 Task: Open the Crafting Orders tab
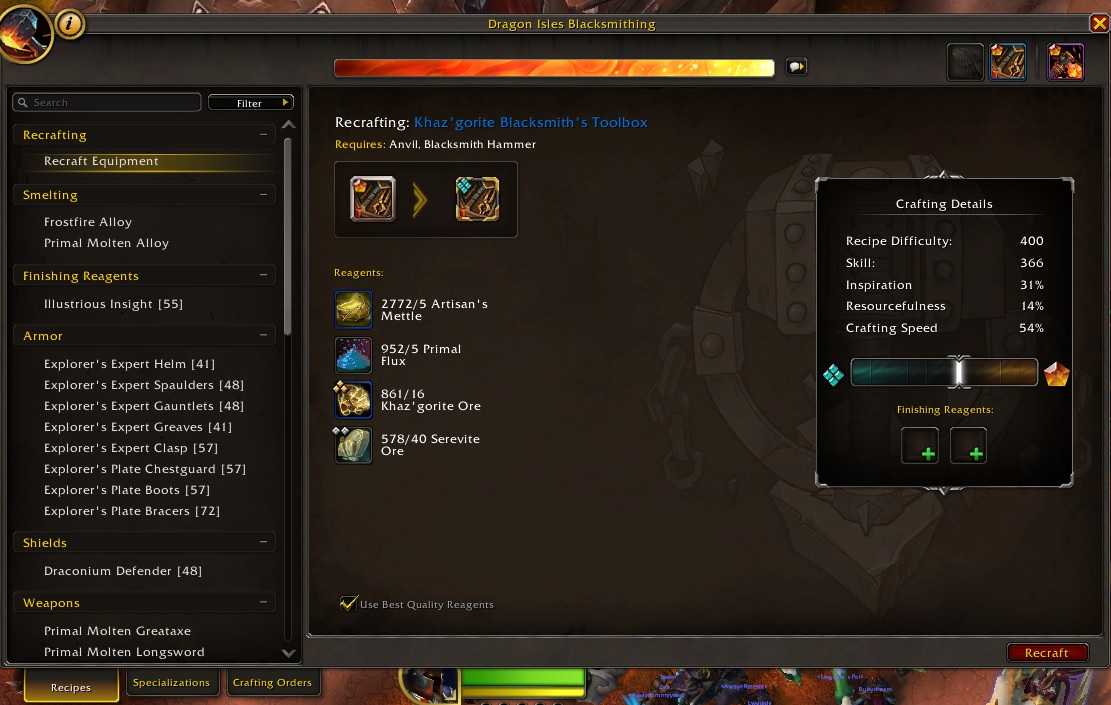tap(272, 683)
